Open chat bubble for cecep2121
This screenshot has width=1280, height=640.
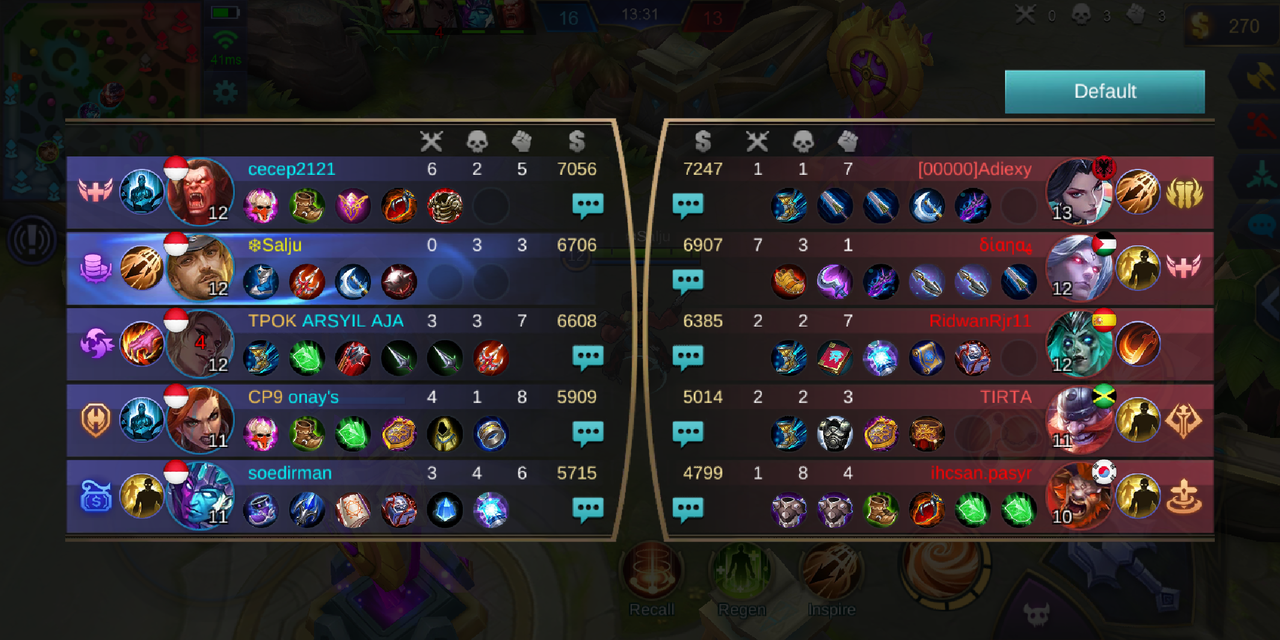[x=587, y=206]
